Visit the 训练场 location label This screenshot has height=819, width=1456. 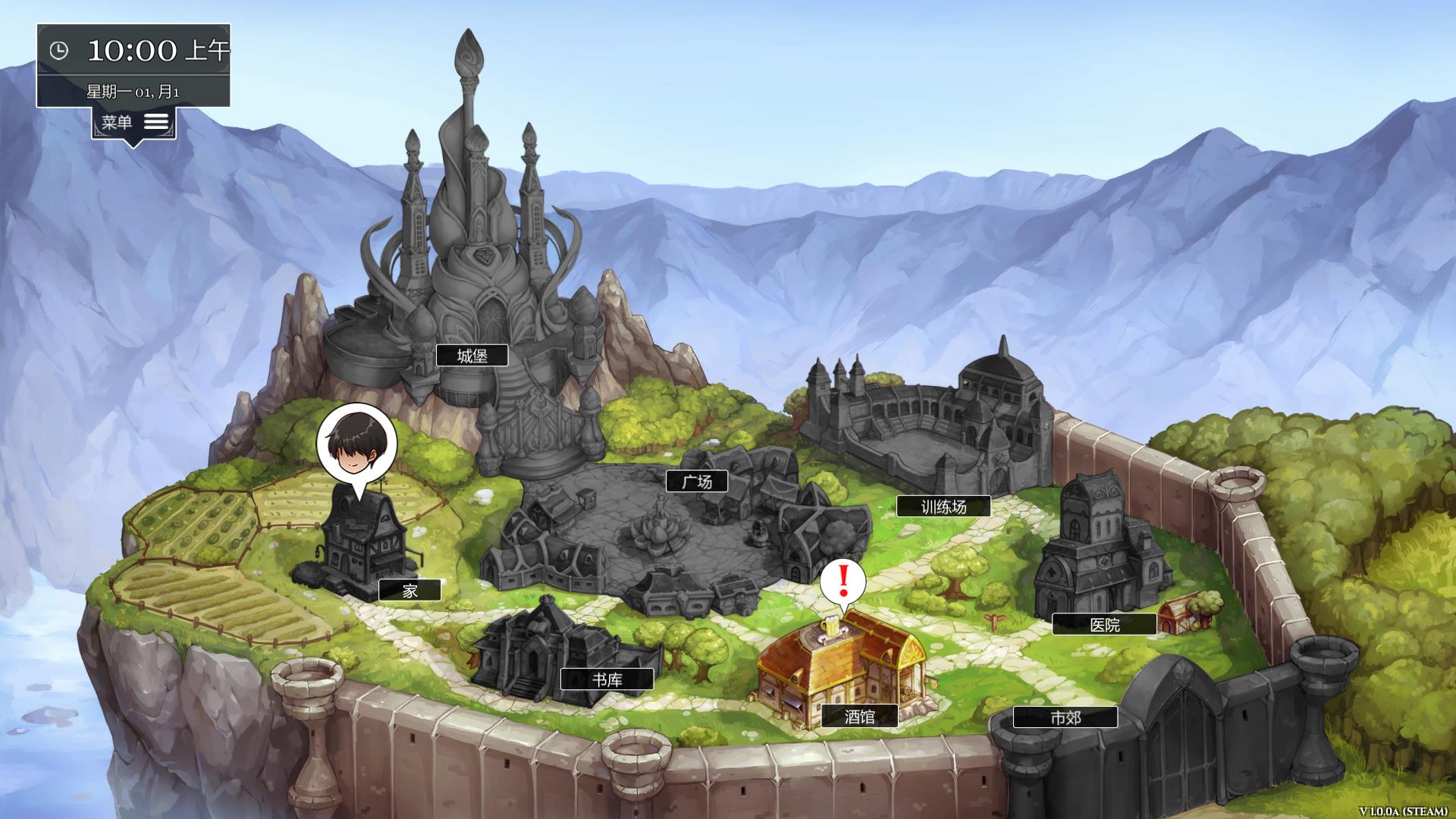click(x=943, y=507)
